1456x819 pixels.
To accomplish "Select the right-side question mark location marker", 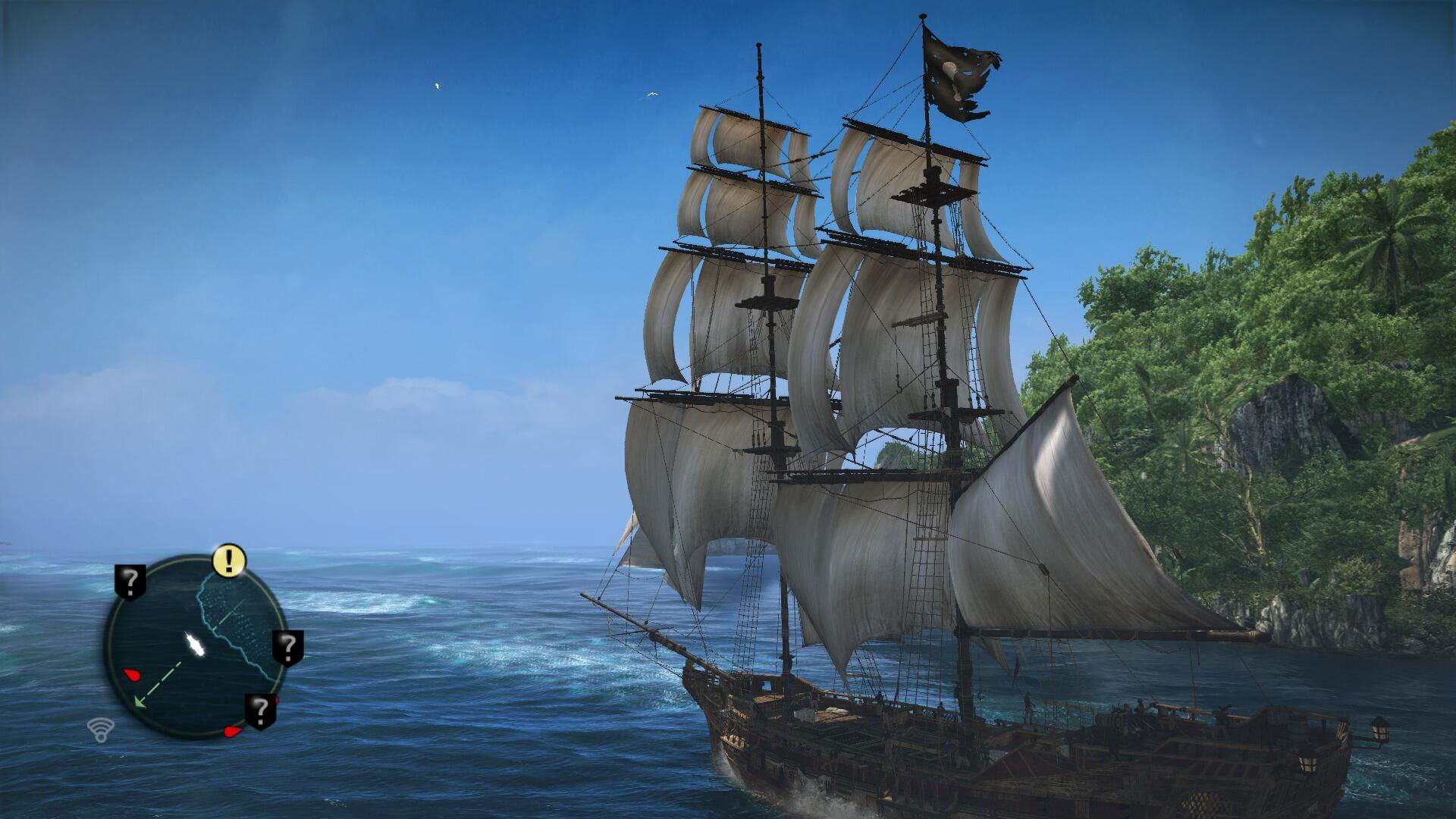I will 287,646.
